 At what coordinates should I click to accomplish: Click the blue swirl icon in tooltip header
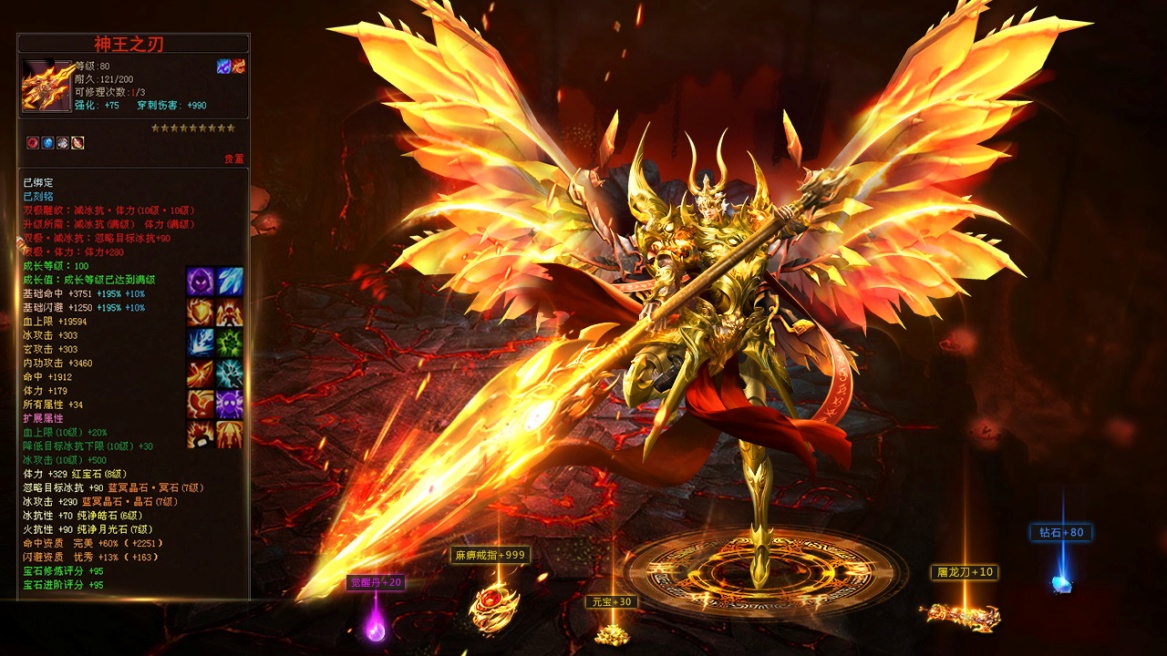pos(224,66)
